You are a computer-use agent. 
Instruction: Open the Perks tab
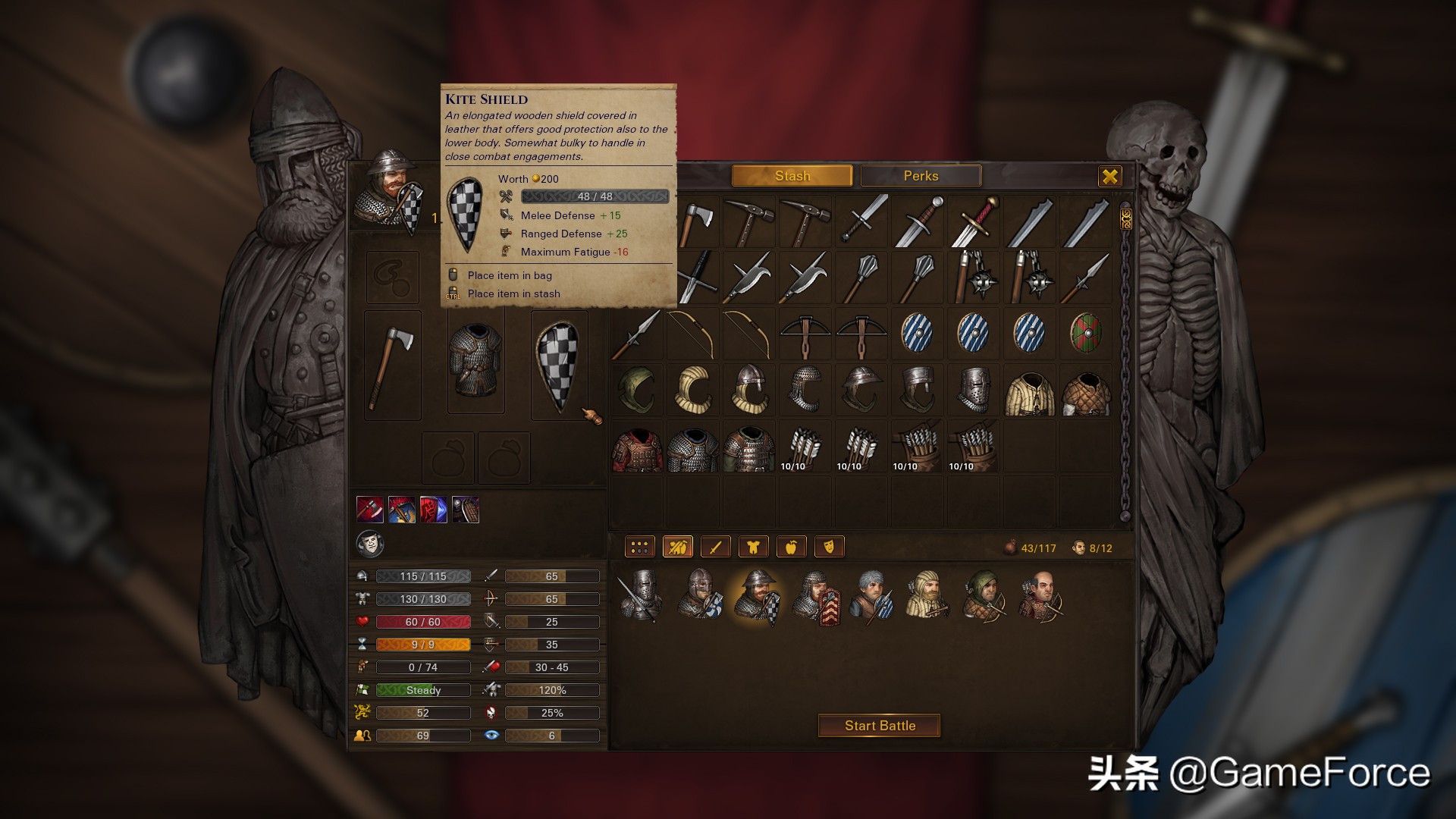coord(921,176)
